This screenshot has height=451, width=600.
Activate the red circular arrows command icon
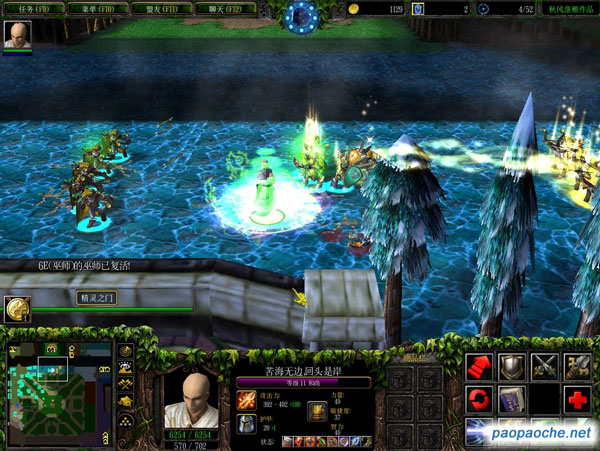coord(481,399)
